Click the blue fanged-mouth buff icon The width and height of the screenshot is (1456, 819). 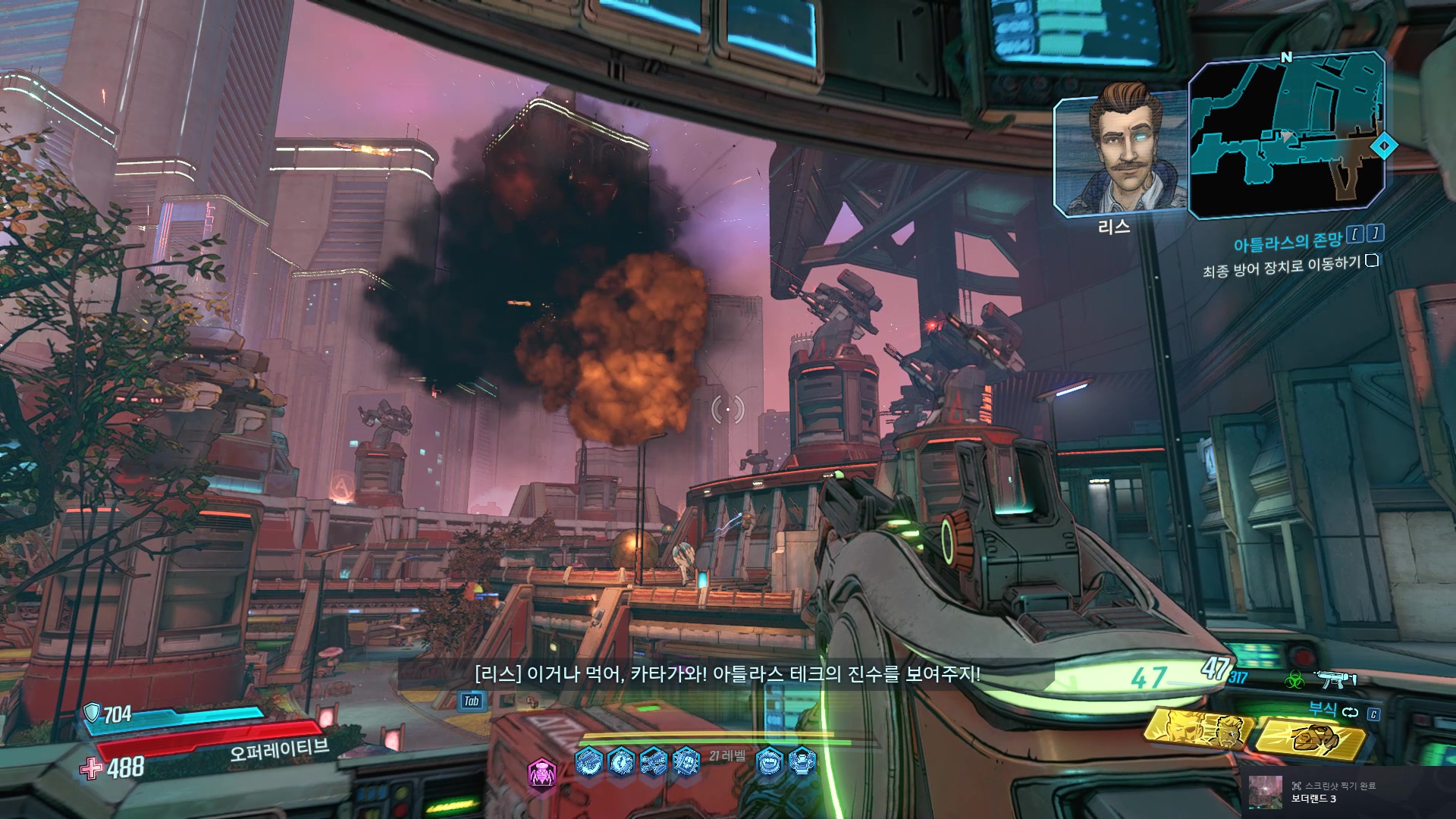click(x=769, y=760)
